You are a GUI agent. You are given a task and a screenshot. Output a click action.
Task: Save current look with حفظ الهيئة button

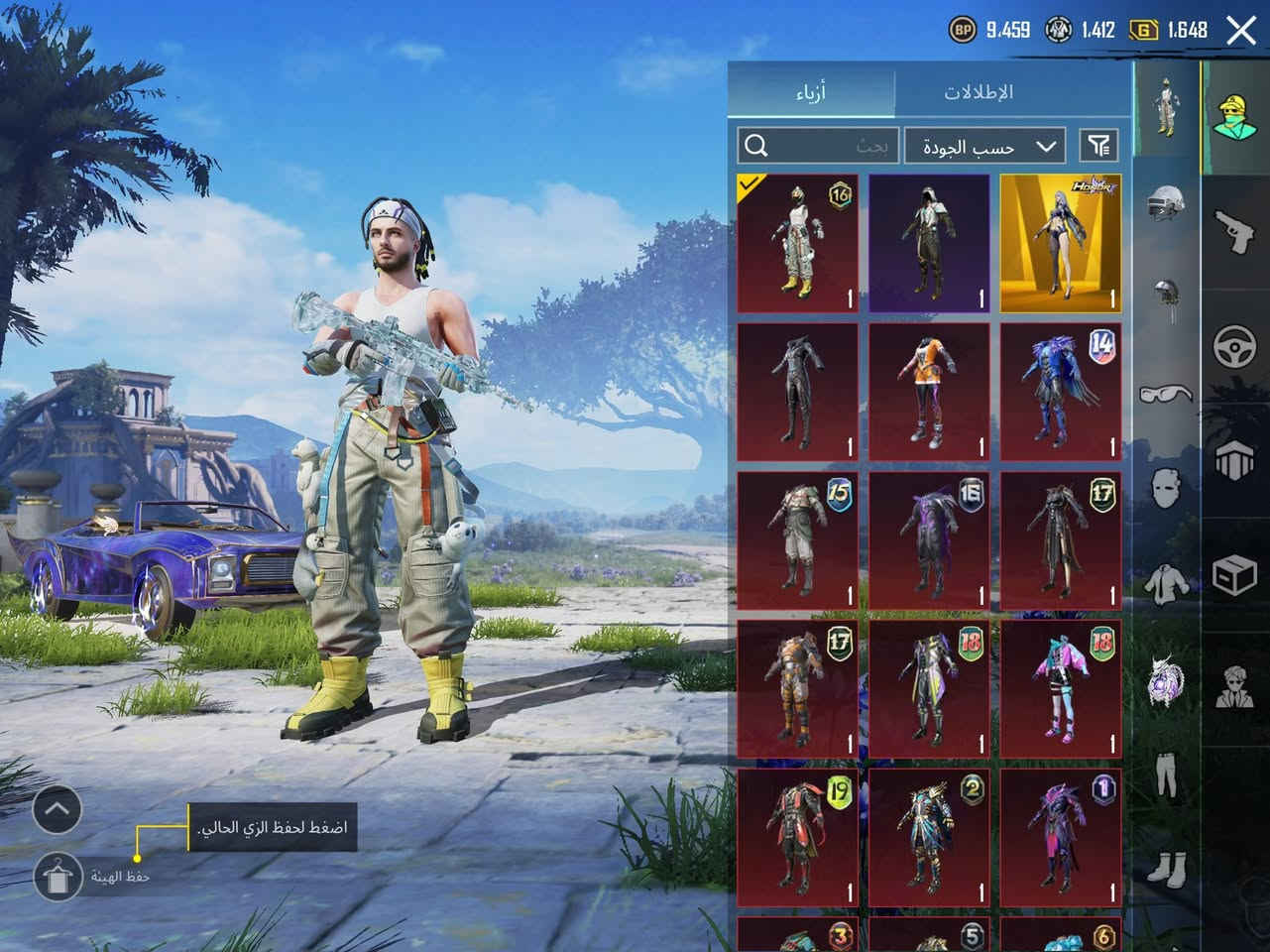click(x=58, y=877)
